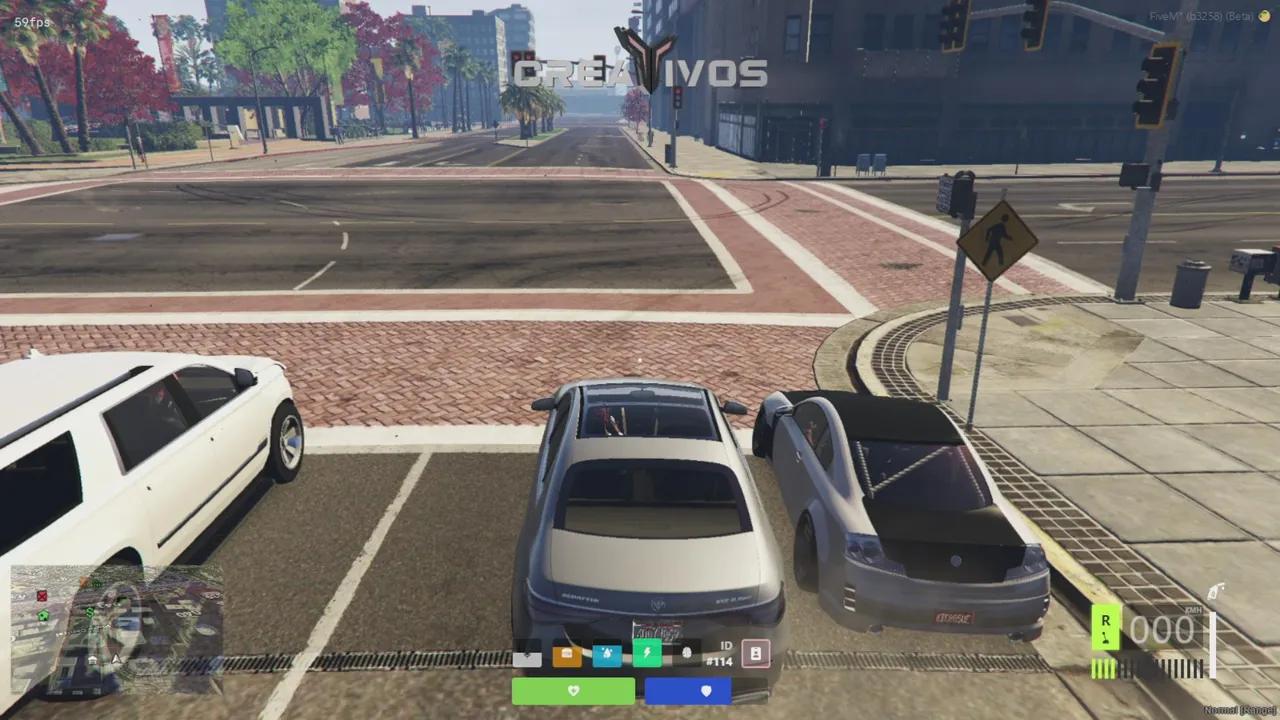The image size is (1280, 720).
Task: Click the heart icon on the health bar
Action: coord(573,690)
